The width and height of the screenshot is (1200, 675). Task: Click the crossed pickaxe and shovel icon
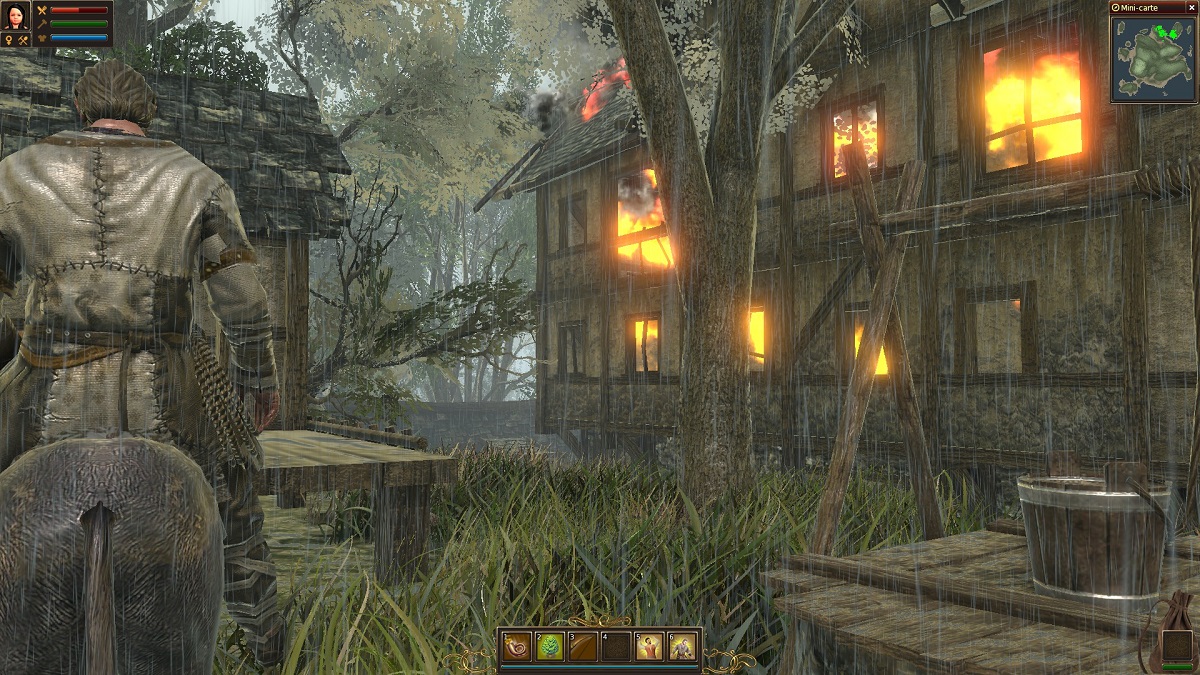[x=21, y=39]
